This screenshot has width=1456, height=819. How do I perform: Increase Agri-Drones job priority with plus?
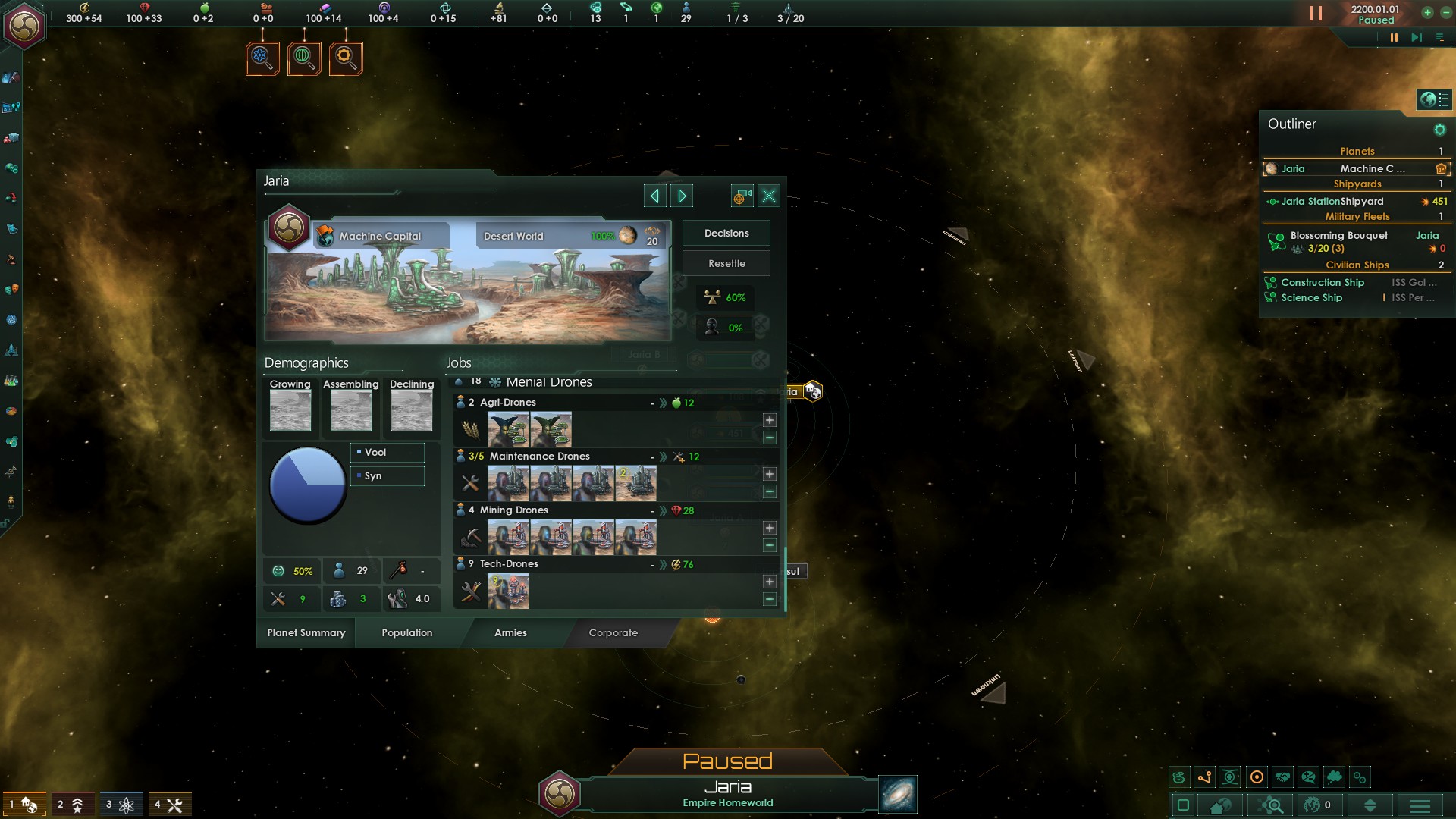tap(770, 420)
